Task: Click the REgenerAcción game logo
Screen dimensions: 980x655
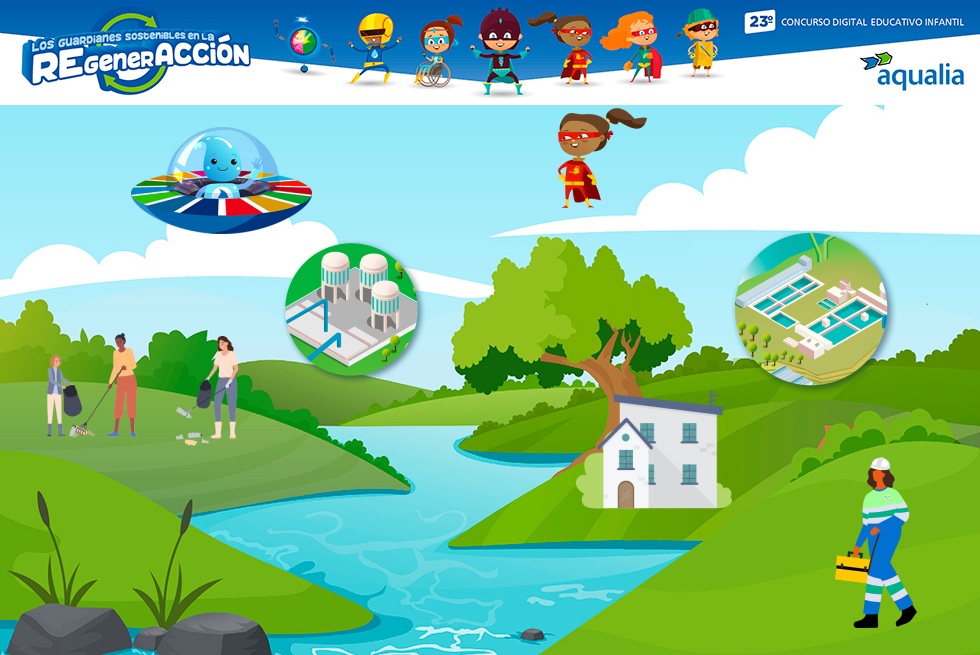Action: 138,56
